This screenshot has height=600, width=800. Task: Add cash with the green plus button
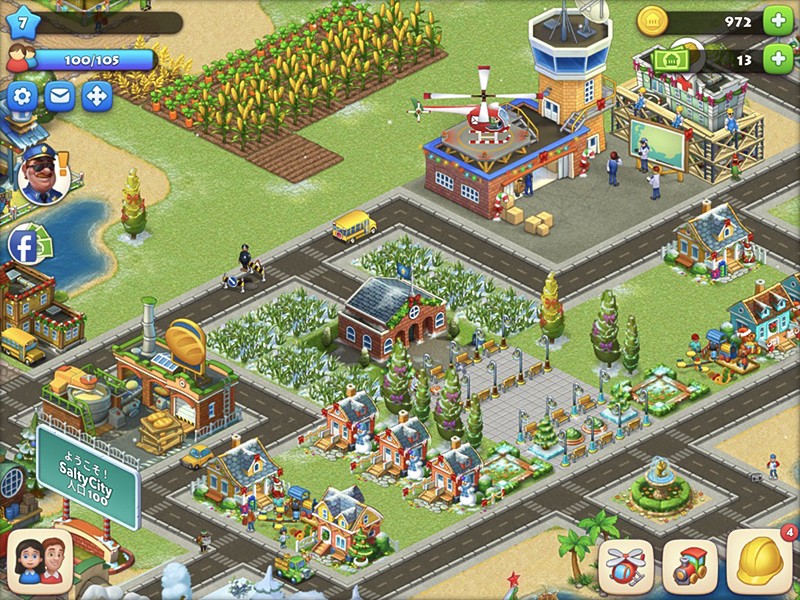click(x=777, y=59)
